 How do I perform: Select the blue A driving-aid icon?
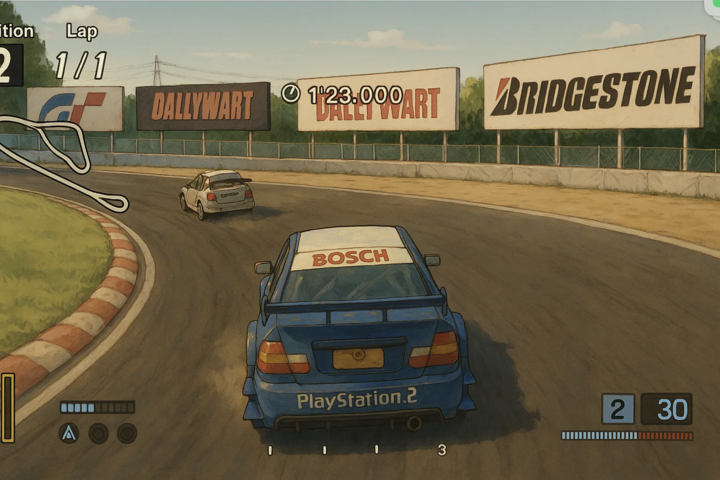[69, 433]
